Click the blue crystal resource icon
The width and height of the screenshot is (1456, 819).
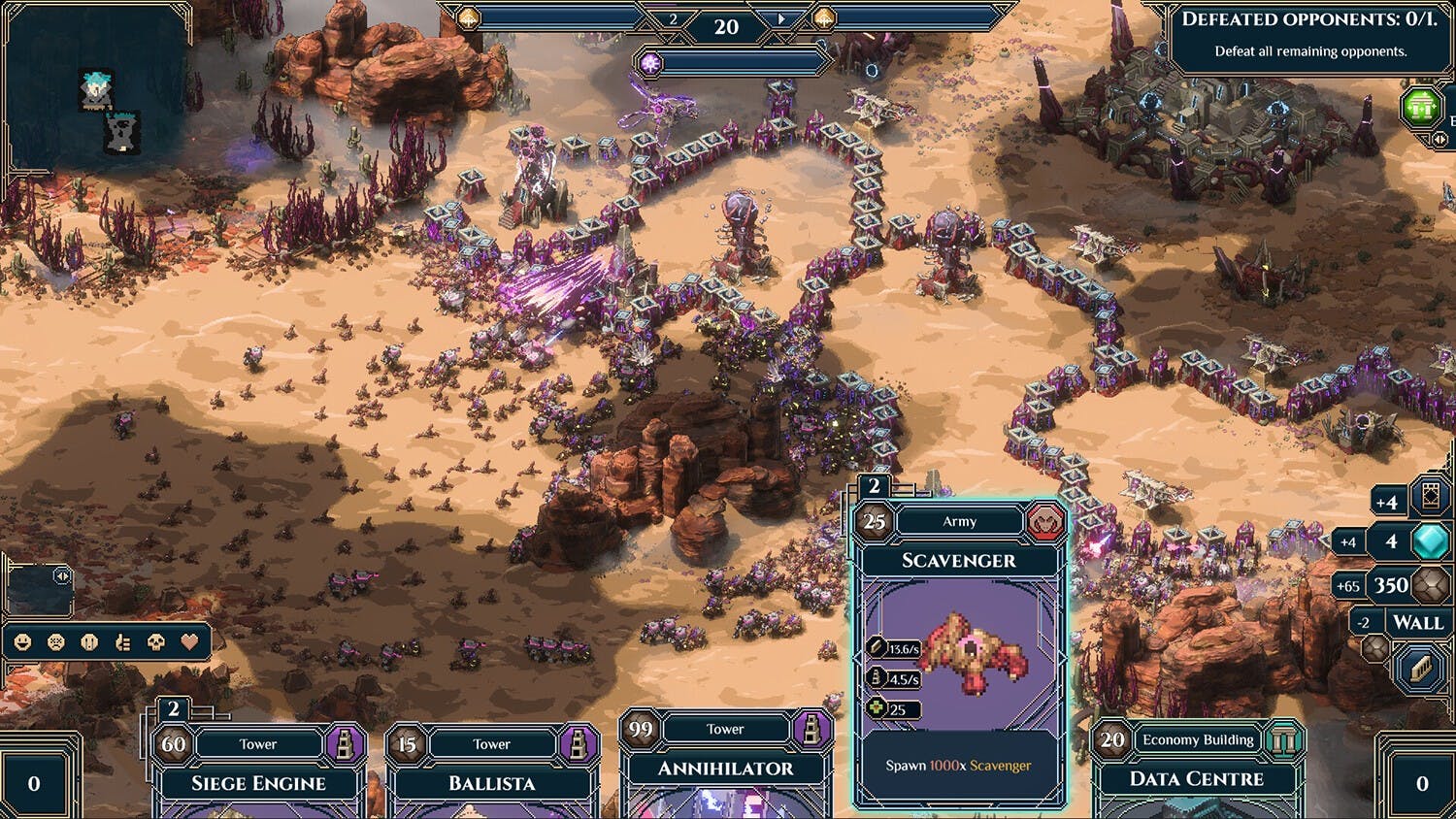coord(1430,541)
